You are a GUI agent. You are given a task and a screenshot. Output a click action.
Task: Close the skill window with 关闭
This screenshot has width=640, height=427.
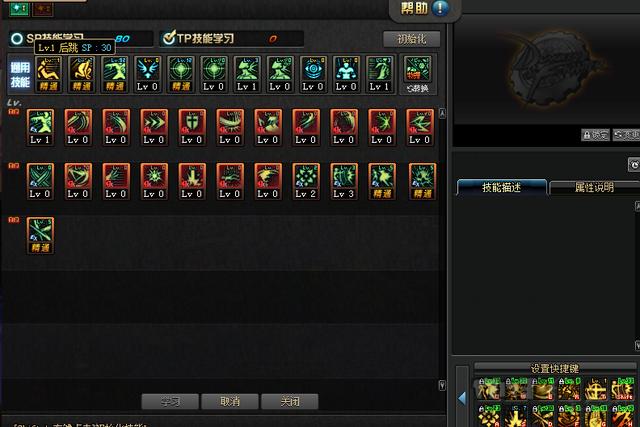pyautogui.click(x=290, y=401)
